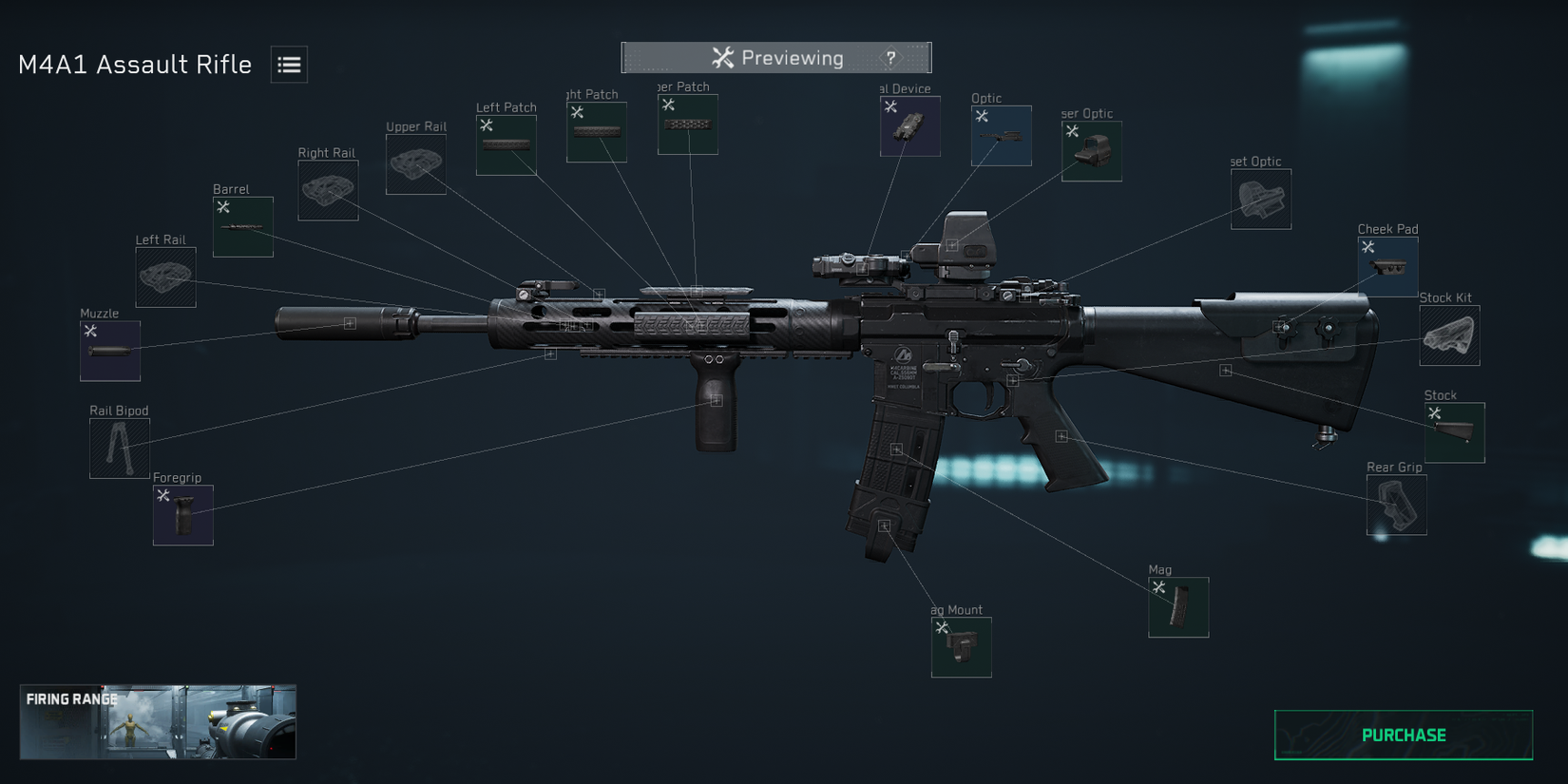Open the Upper Patch attachment slot
1568x784 pixels.
coord(687,124)
